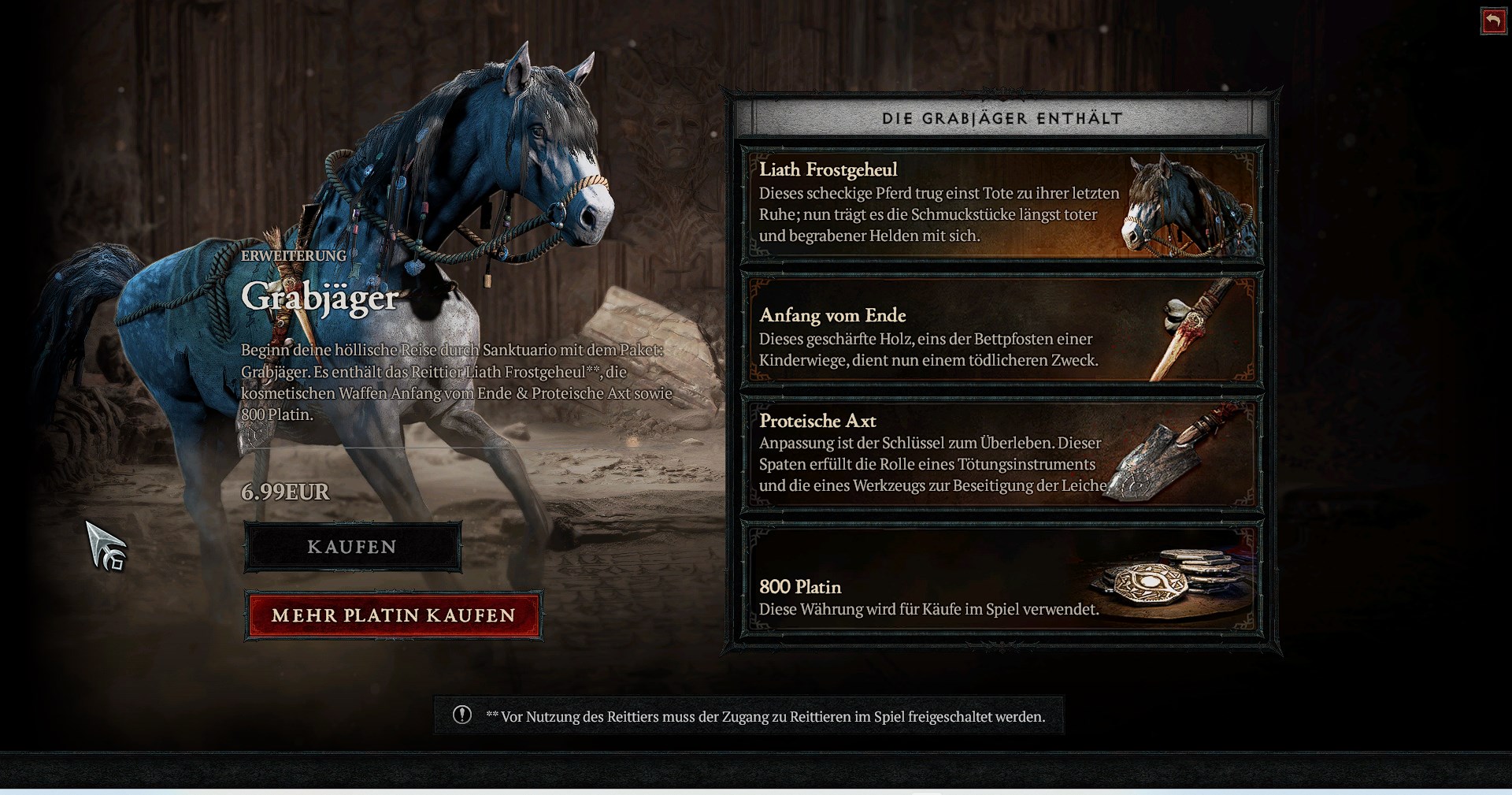Select the 800 Platin currency entry
Image resolution: width=1512 pixels, height=795 pixels.
(1001, 580)
